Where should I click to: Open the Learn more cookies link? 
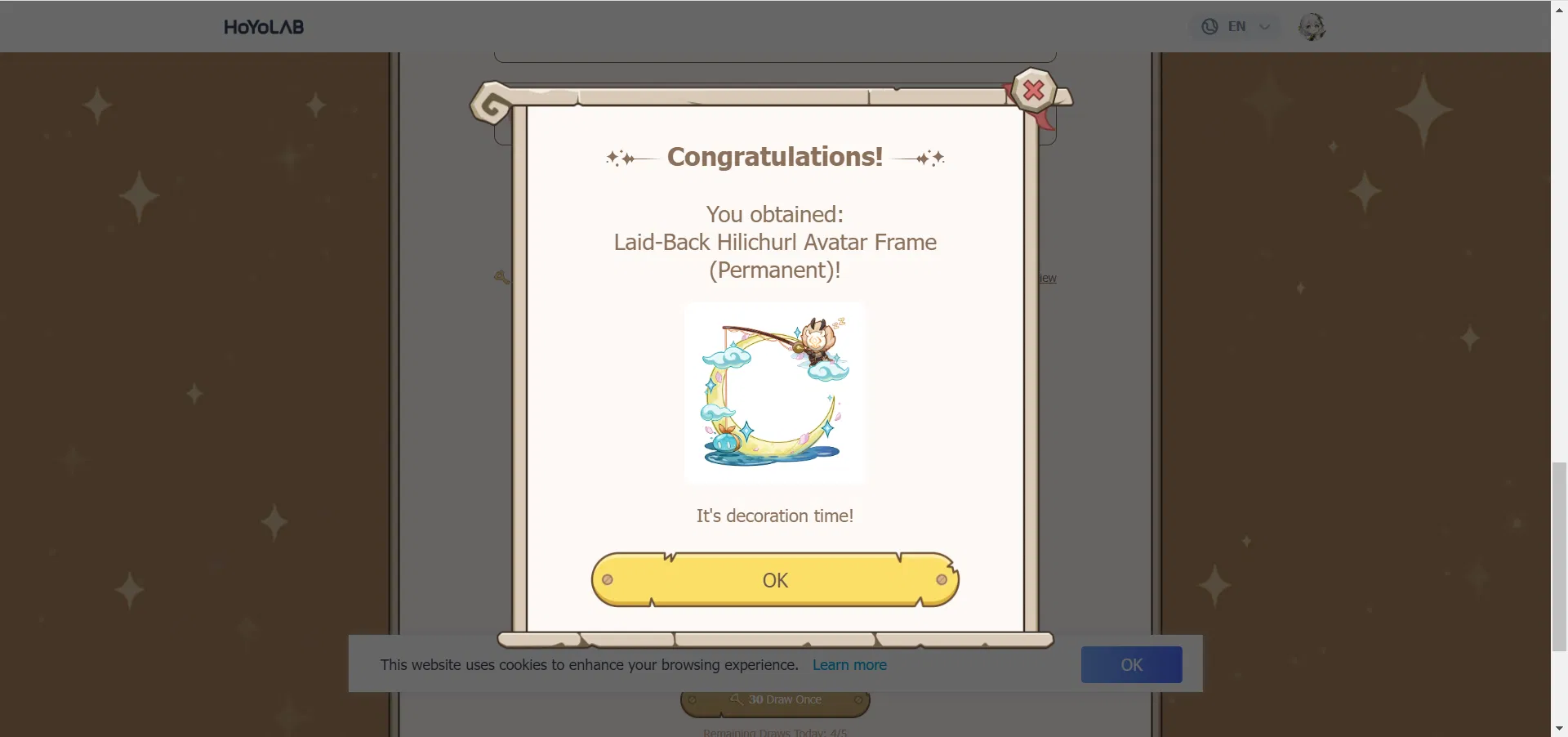(849, 664)
